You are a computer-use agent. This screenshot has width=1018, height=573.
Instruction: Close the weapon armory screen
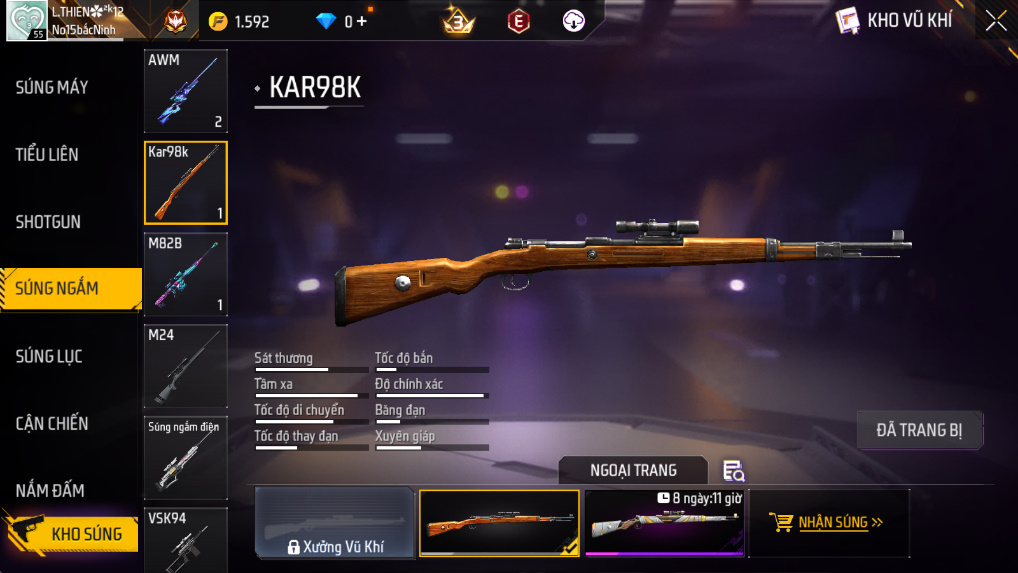[x=995, y=21]
